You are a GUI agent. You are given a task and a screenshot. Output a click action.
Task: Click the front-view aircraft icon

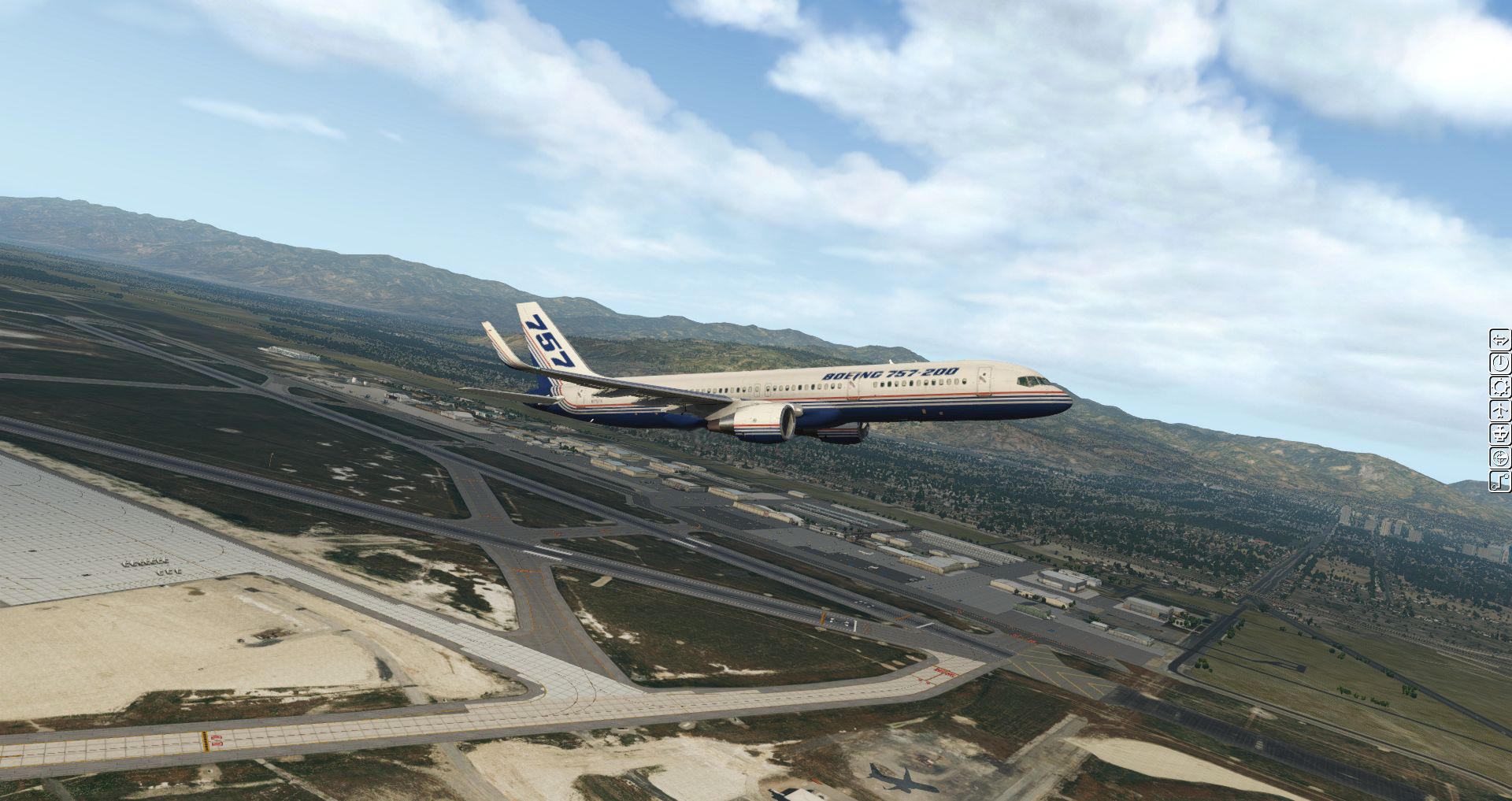[x=1500, y=434]
